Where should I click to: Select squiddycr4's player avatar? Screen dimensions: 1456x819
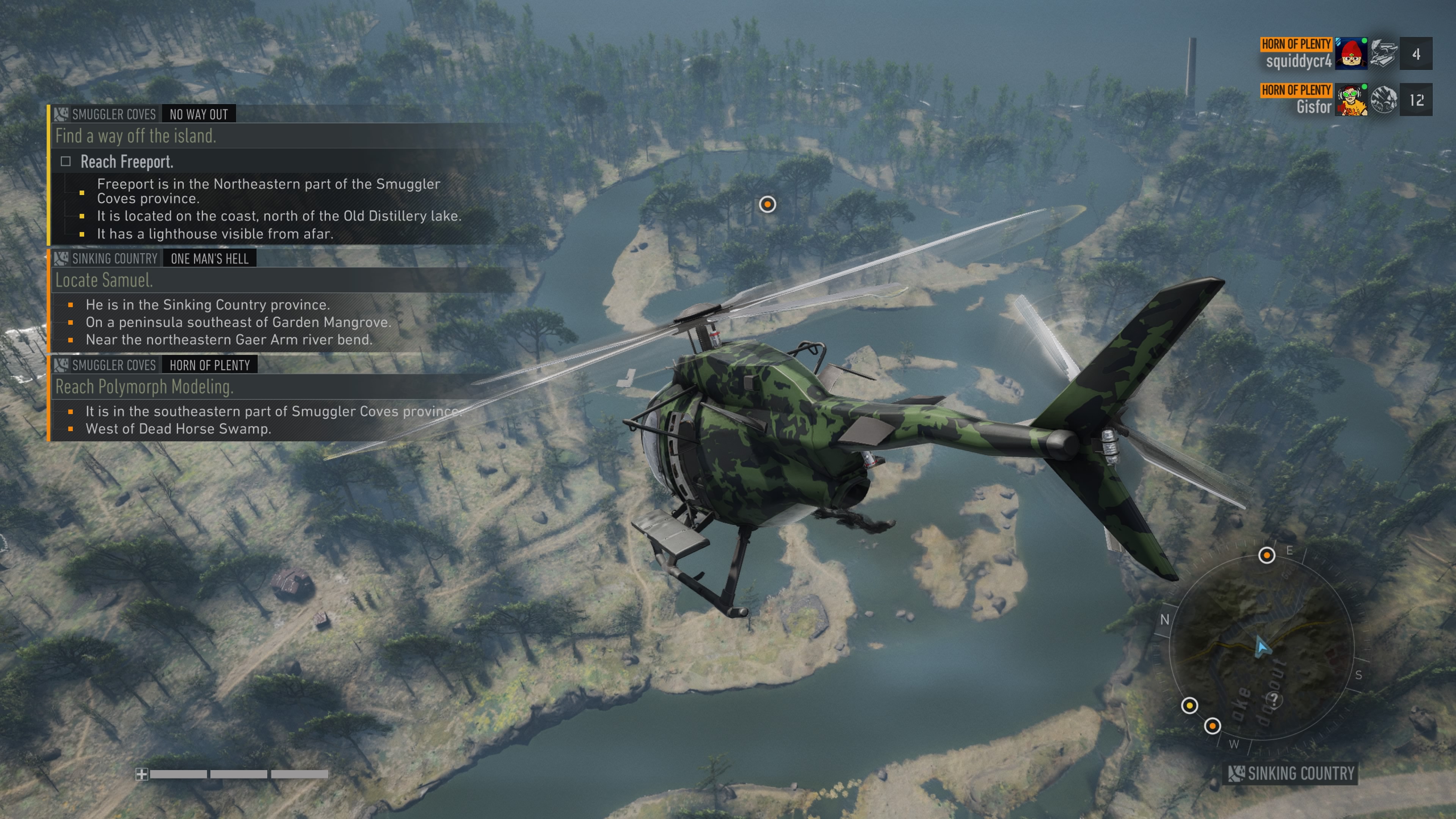point(1351,54)
